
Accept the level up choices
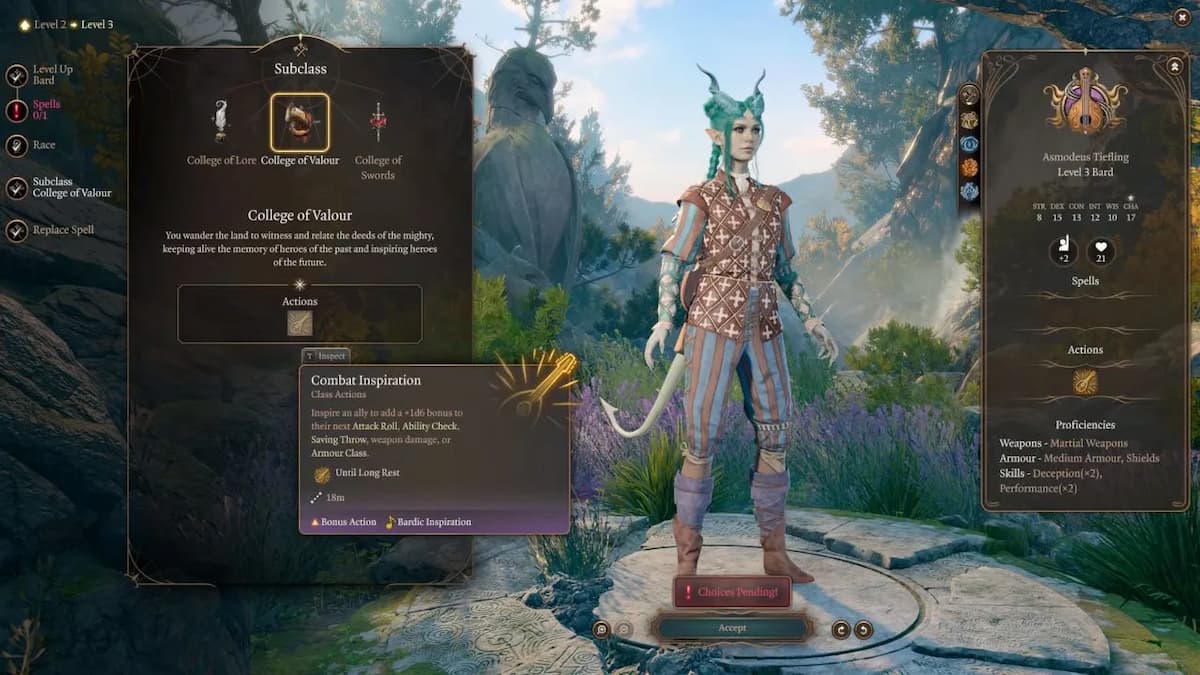click(x=731, y=628)
